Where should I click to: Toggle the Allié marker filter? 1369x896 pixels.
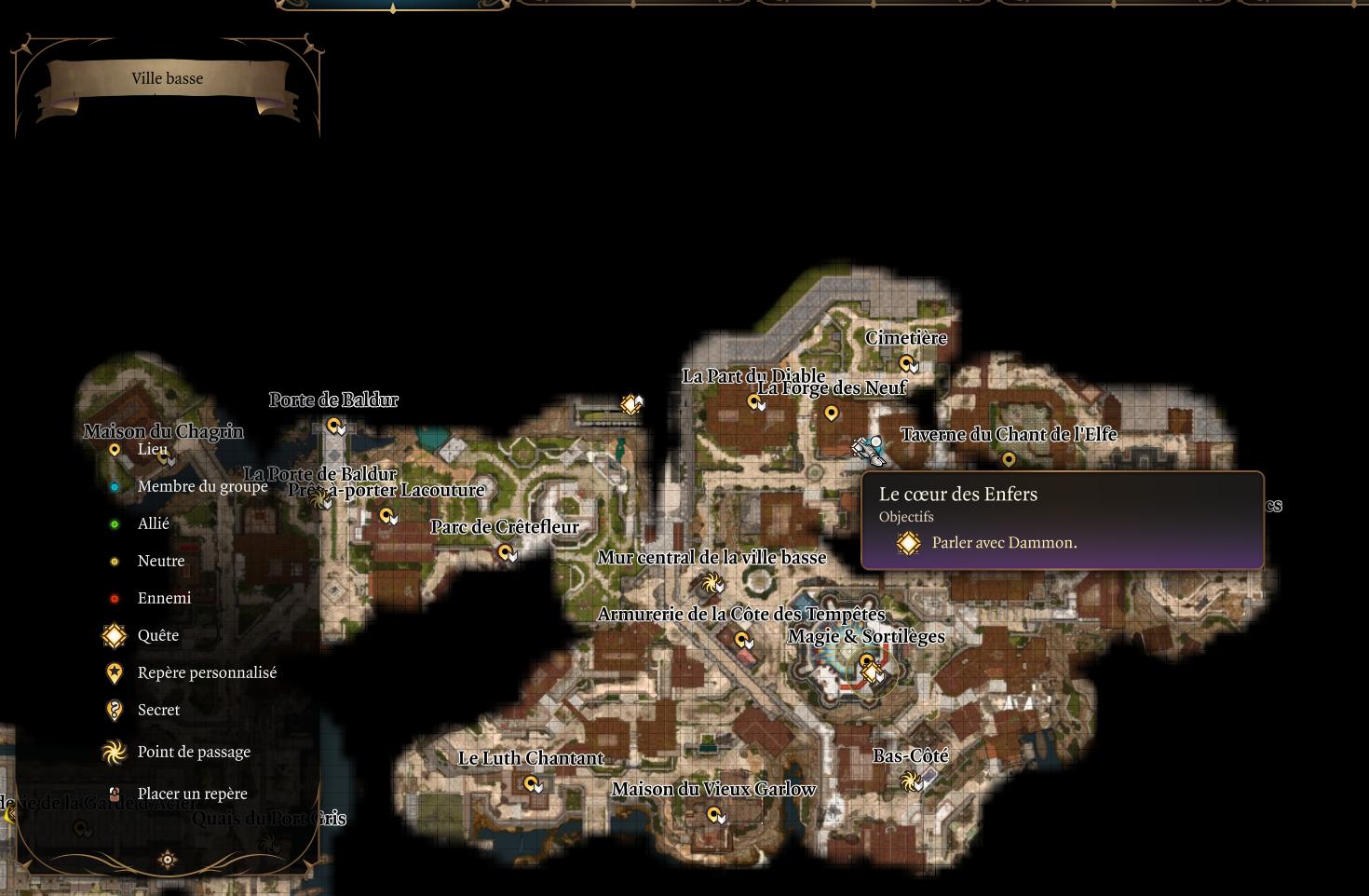[114, 523]
